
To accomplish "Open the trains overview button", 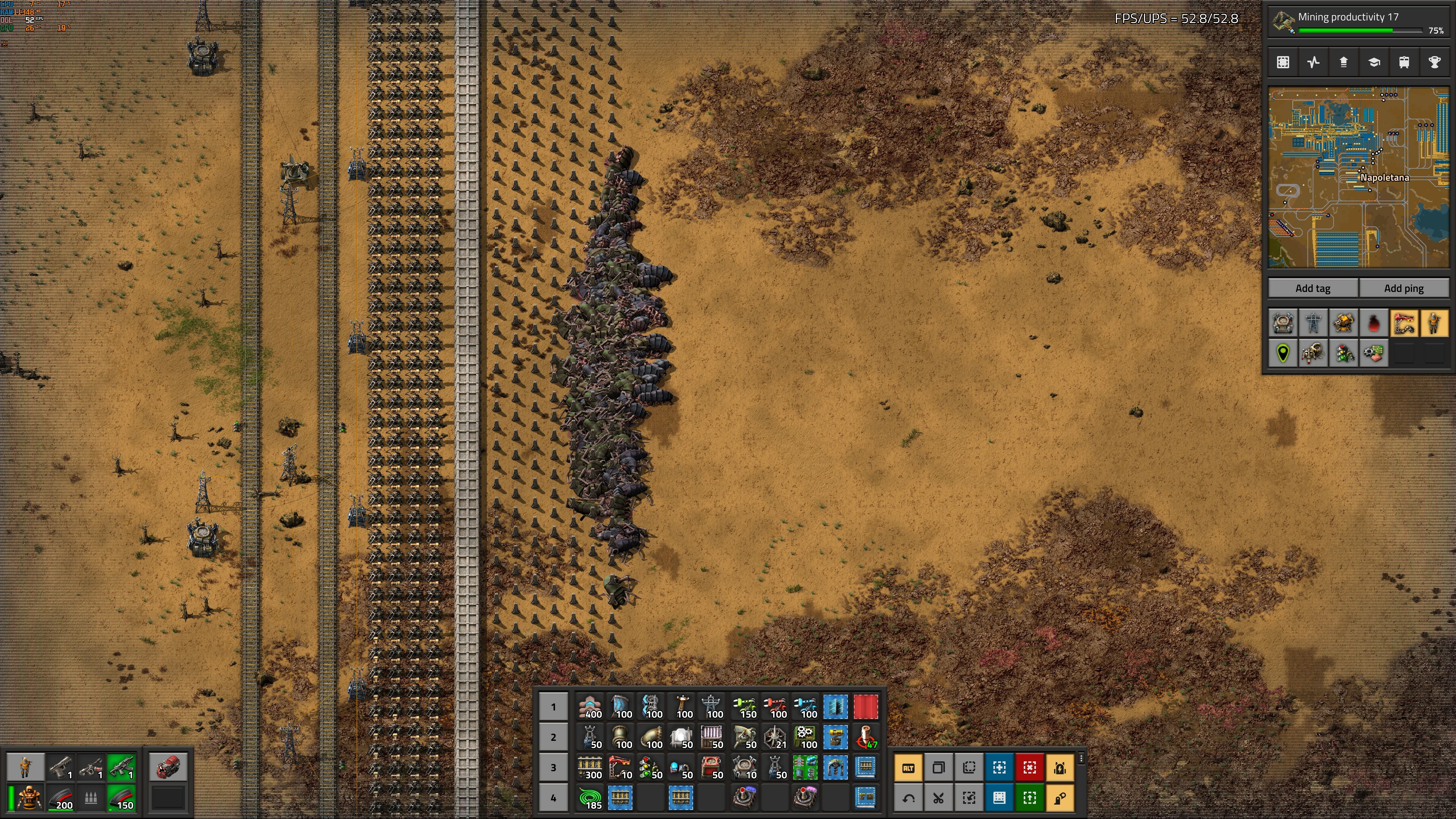I will pyautogui.click(x=1404, y=62).
